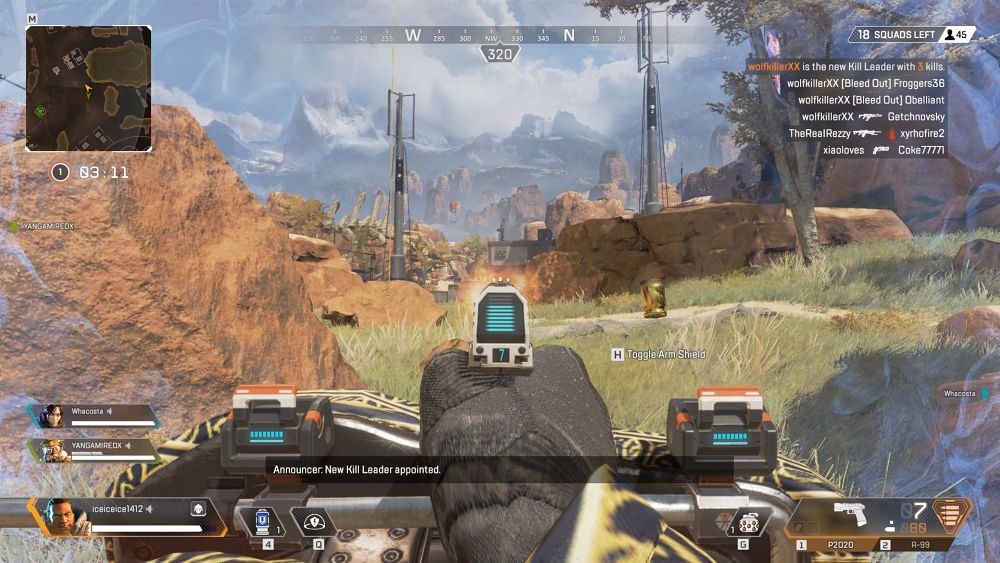This screenshot has width=1000, height=563.
Task: Open the minimap
Action: pos(88,88)
